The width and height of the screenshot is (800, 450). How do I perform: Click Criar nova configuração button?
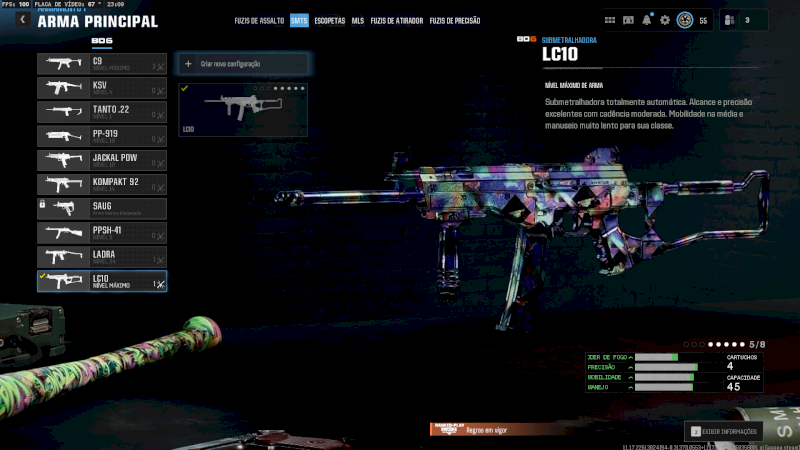(243, 64)
